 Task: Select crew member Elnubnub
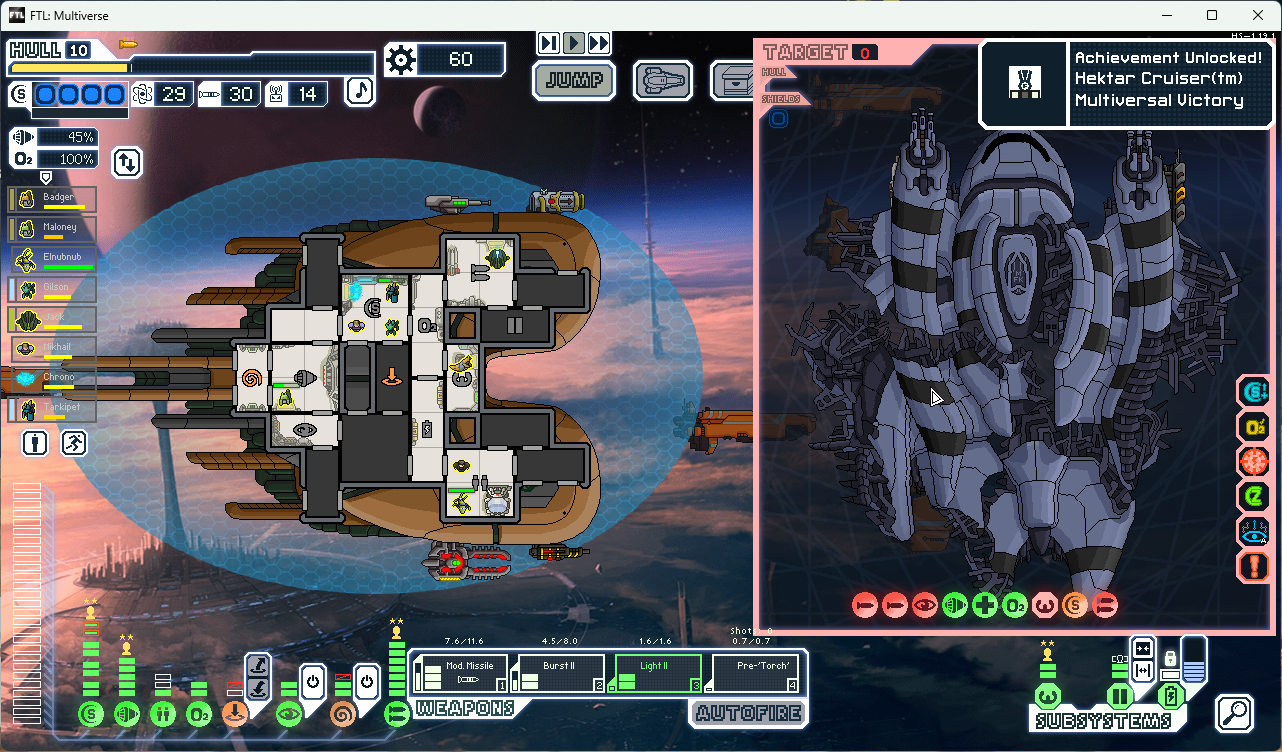tap(54, 259)
